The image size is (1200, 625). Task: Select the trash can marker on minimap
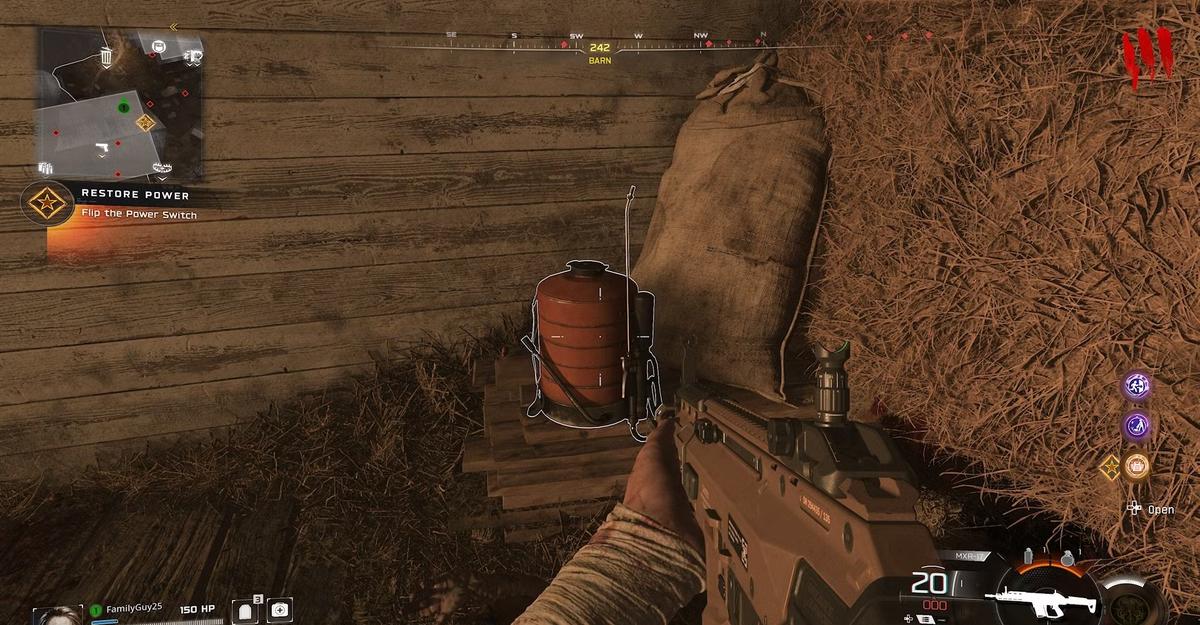coord(106,57)
